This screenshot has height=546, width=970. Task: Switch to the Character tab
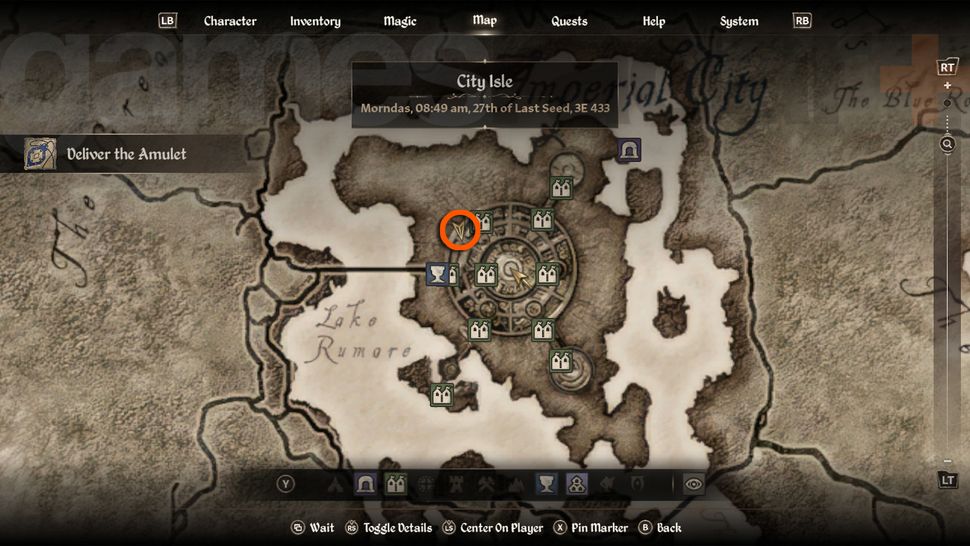pos(230,21)
